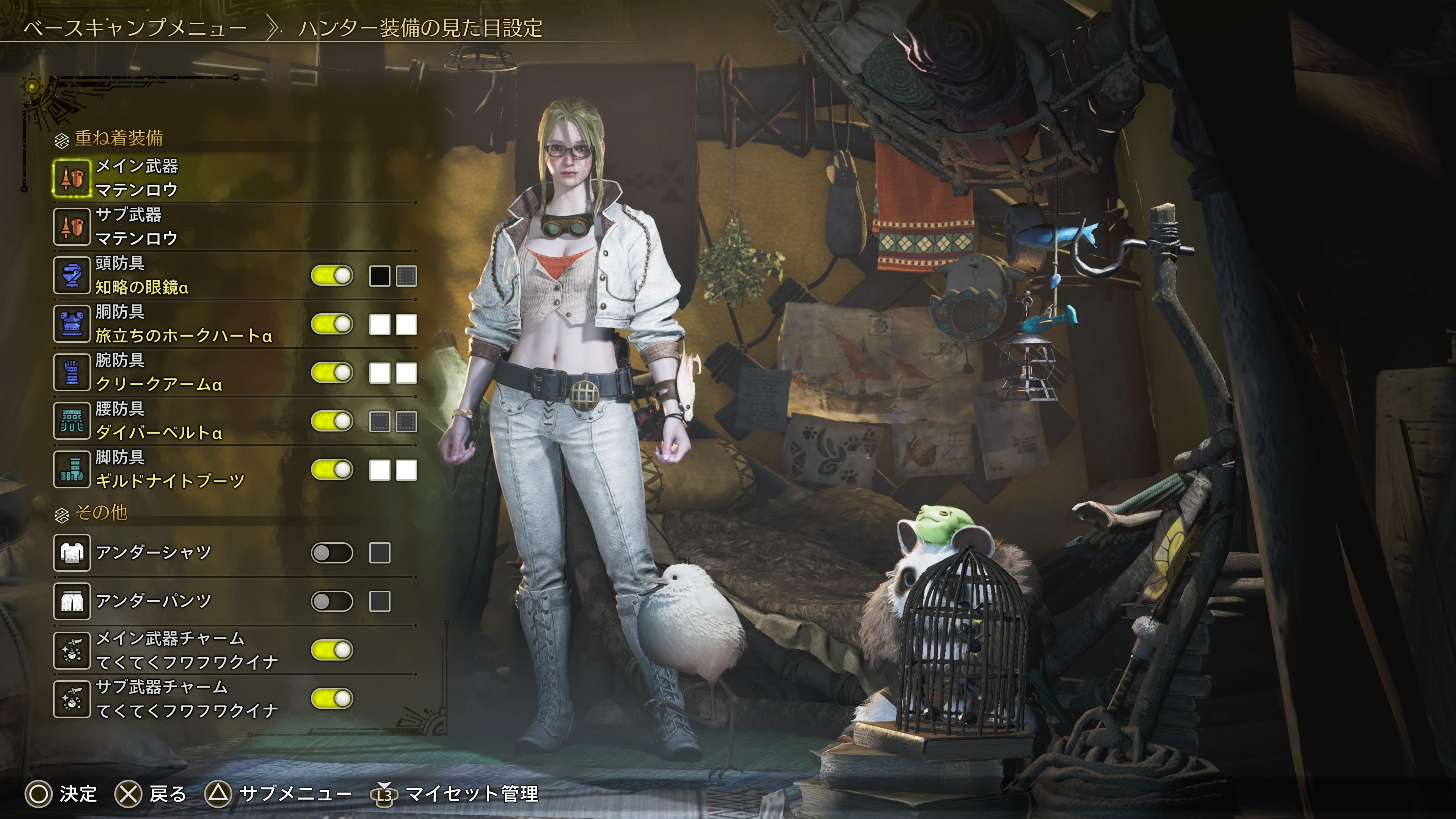Open the アンダーシャツ color swatch
Viewport: 1456px width, 819px height.
[379, 553]
